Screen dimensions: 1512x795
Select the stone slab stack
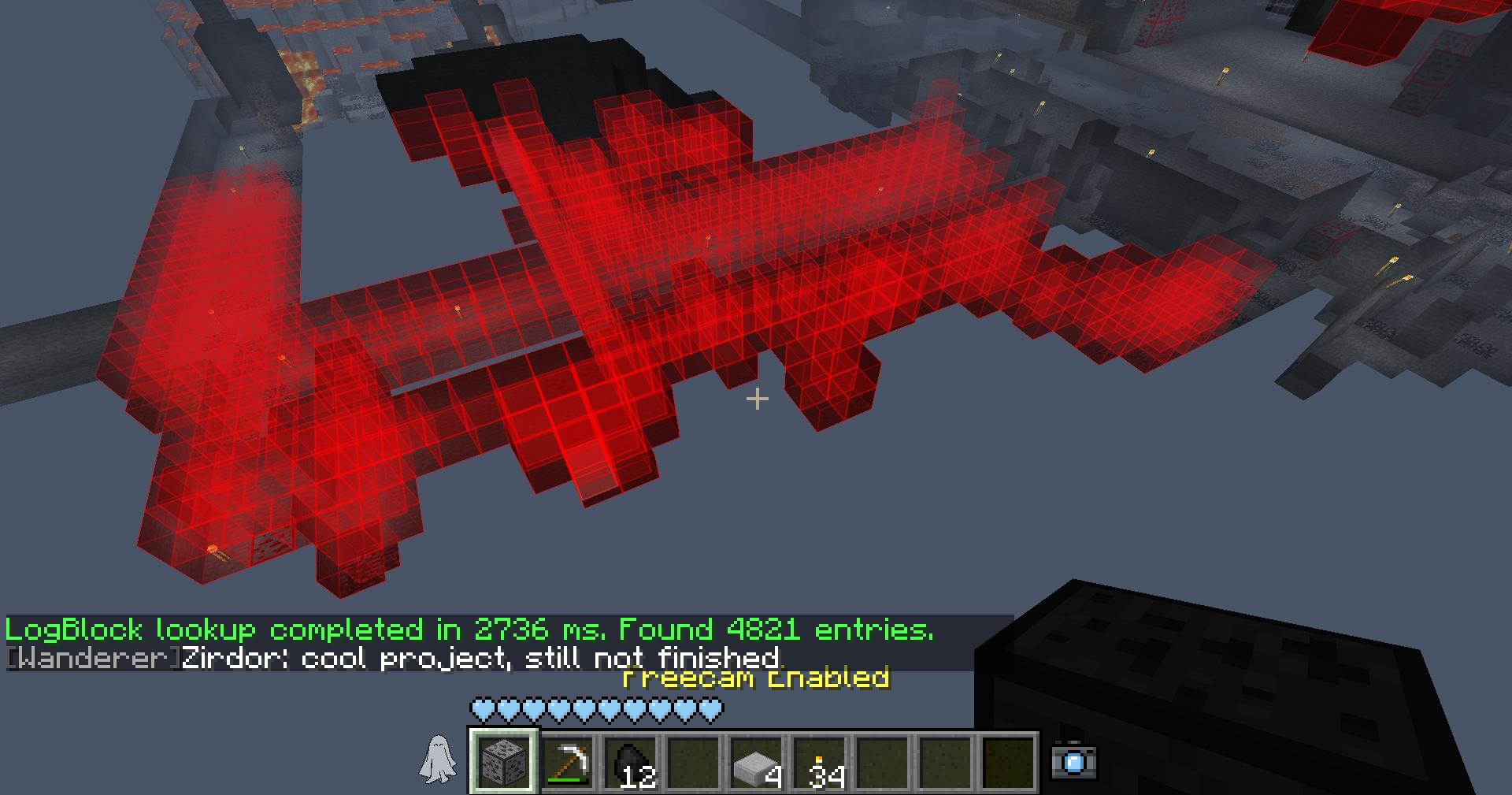pos(757,762)
